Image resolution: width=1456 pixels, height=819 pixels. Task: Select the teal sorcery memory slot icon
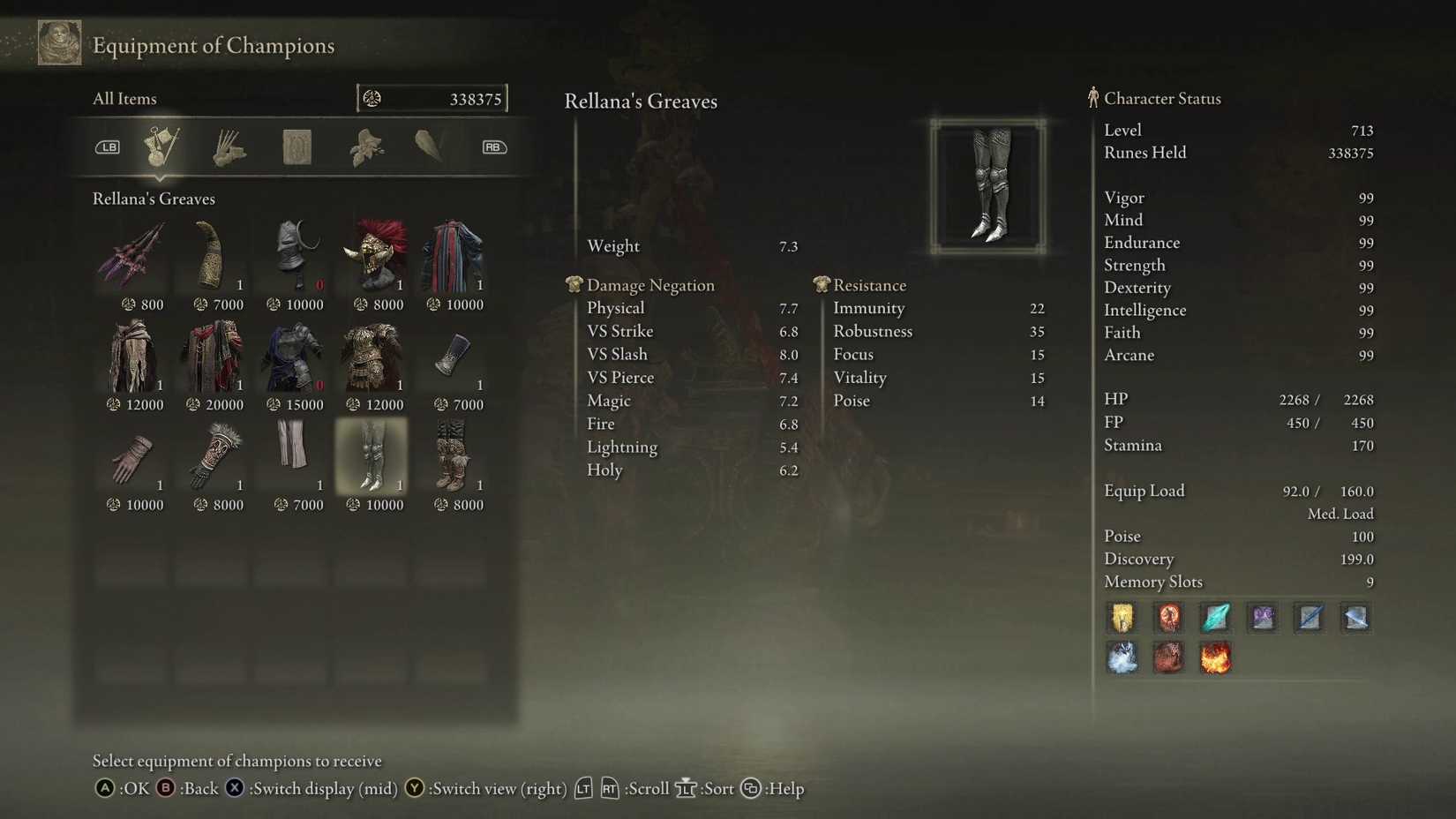[1215, 618]
